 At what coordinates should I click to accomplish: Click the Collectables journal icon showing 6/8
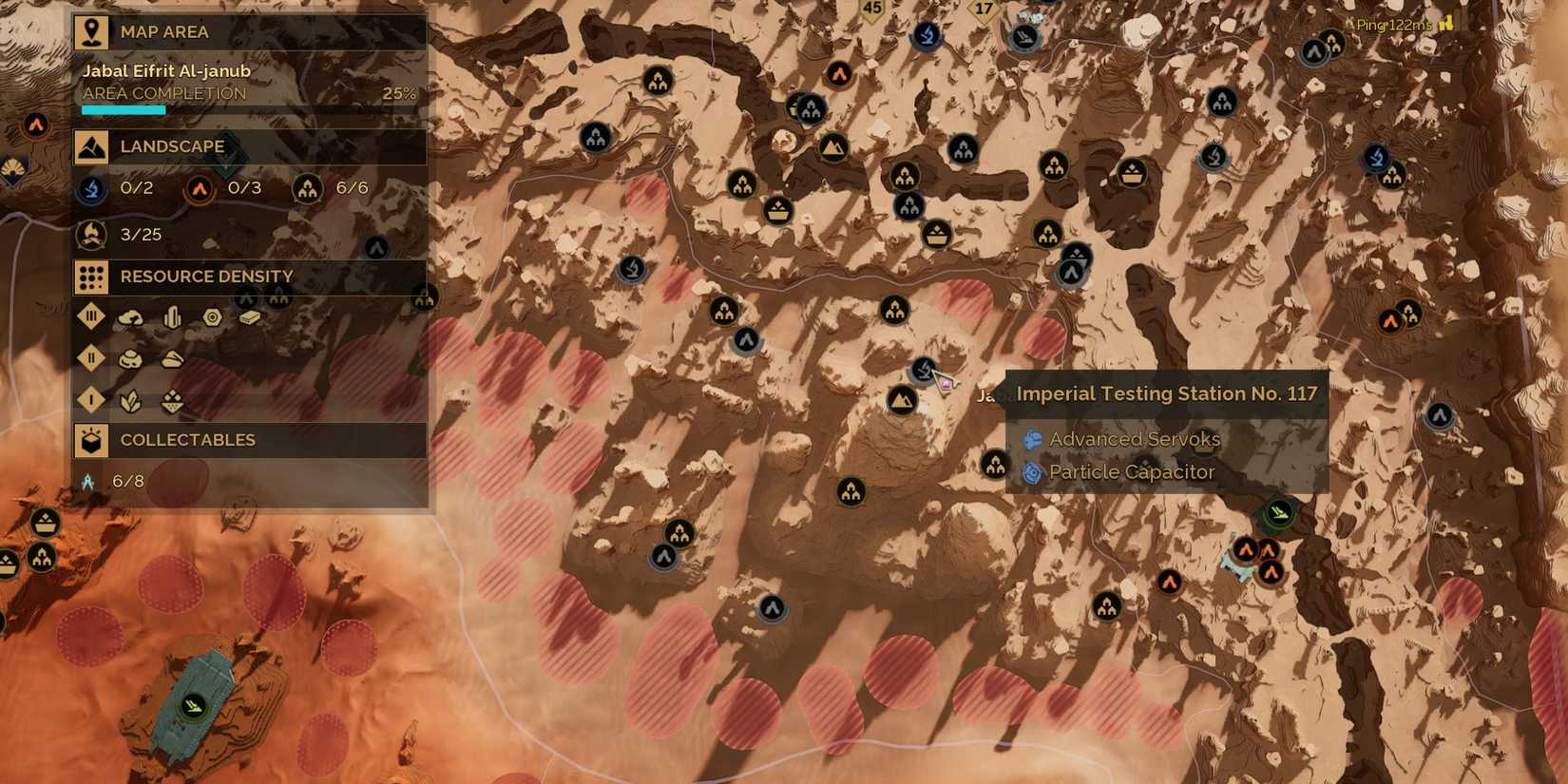[88, 481]
